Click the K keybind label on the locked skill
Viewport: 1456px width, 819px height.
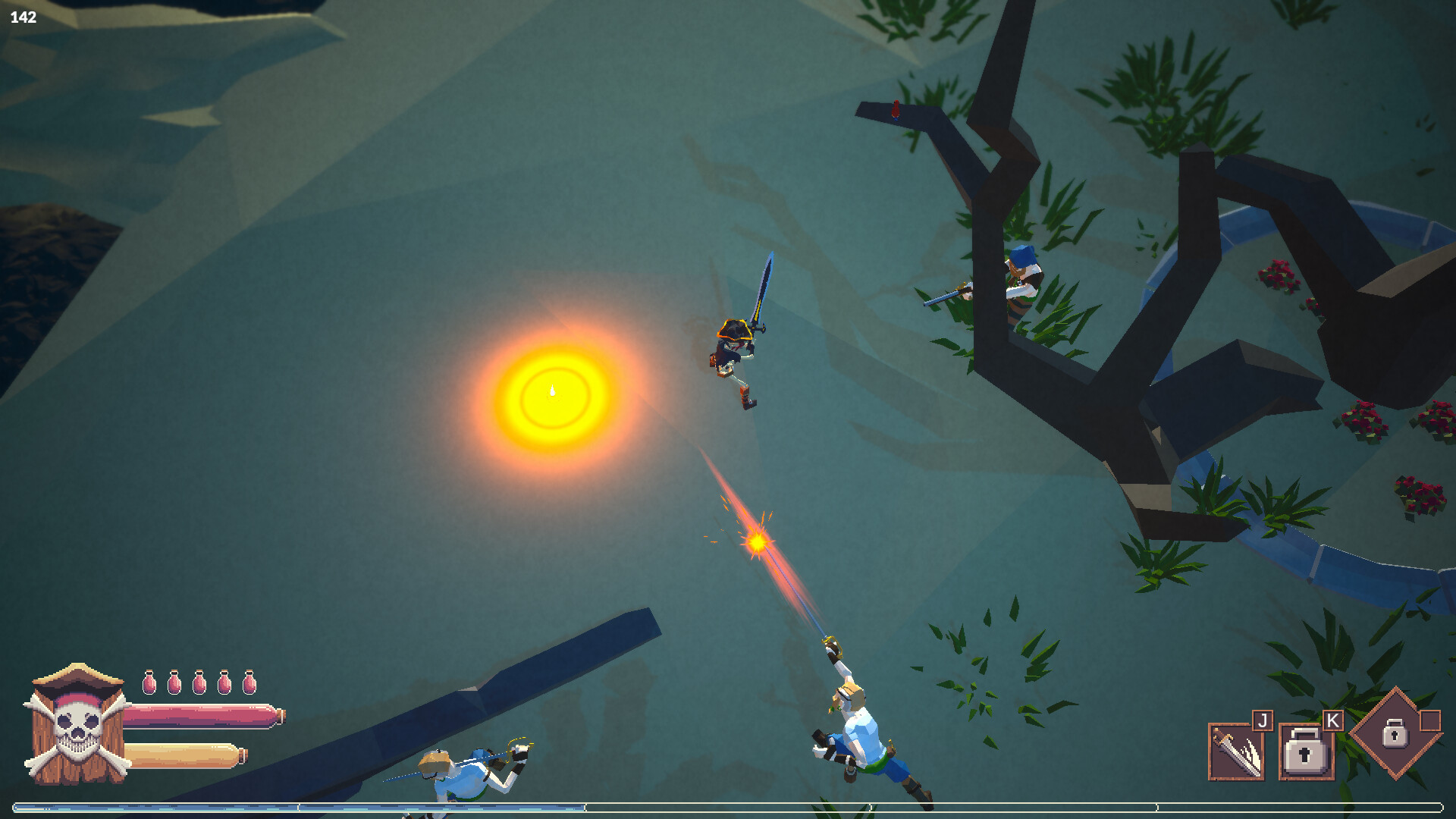[x=1332, y=719]
